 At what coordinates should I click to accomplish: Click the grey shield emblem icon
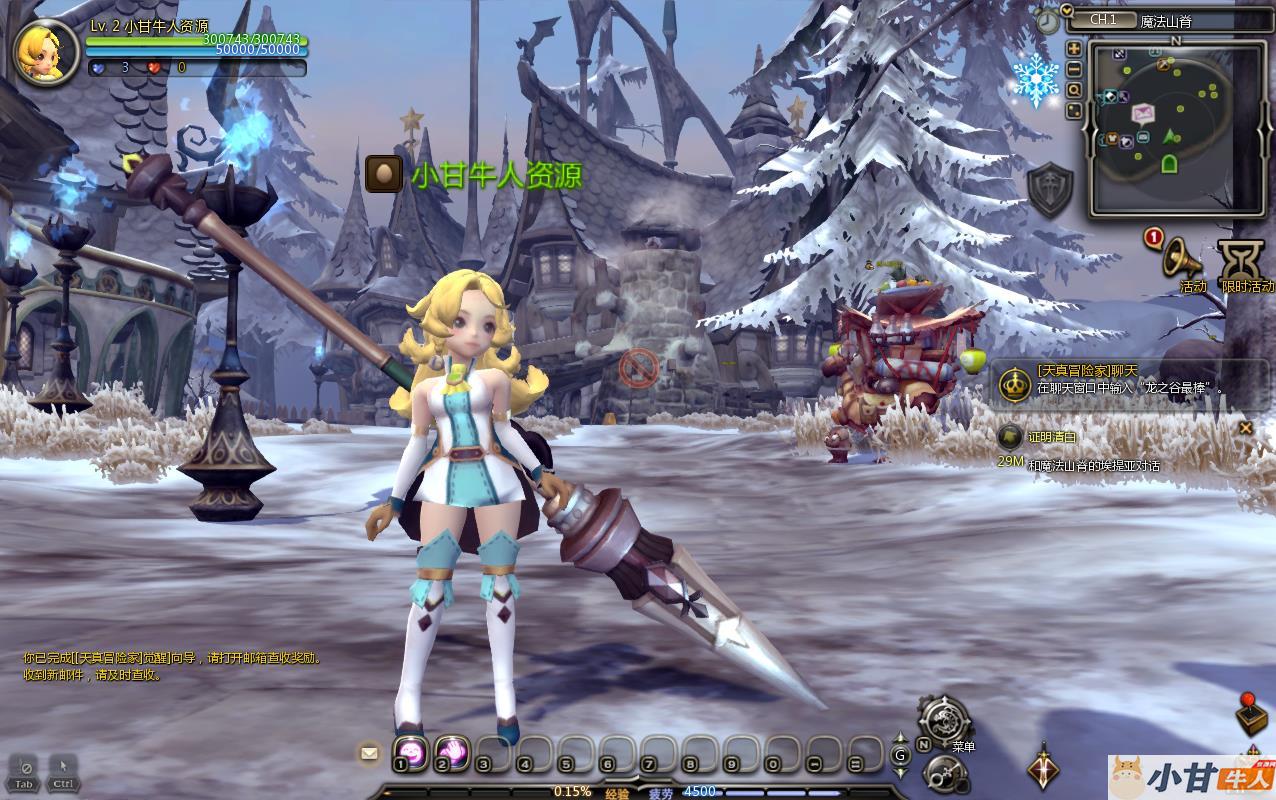(x=1050, y=190)
